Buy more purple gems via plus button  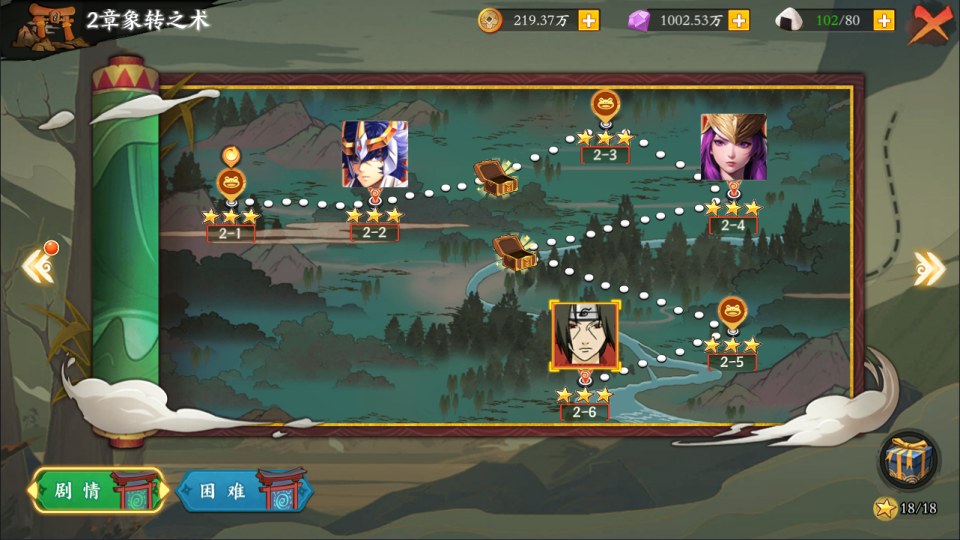click(738, 20)
